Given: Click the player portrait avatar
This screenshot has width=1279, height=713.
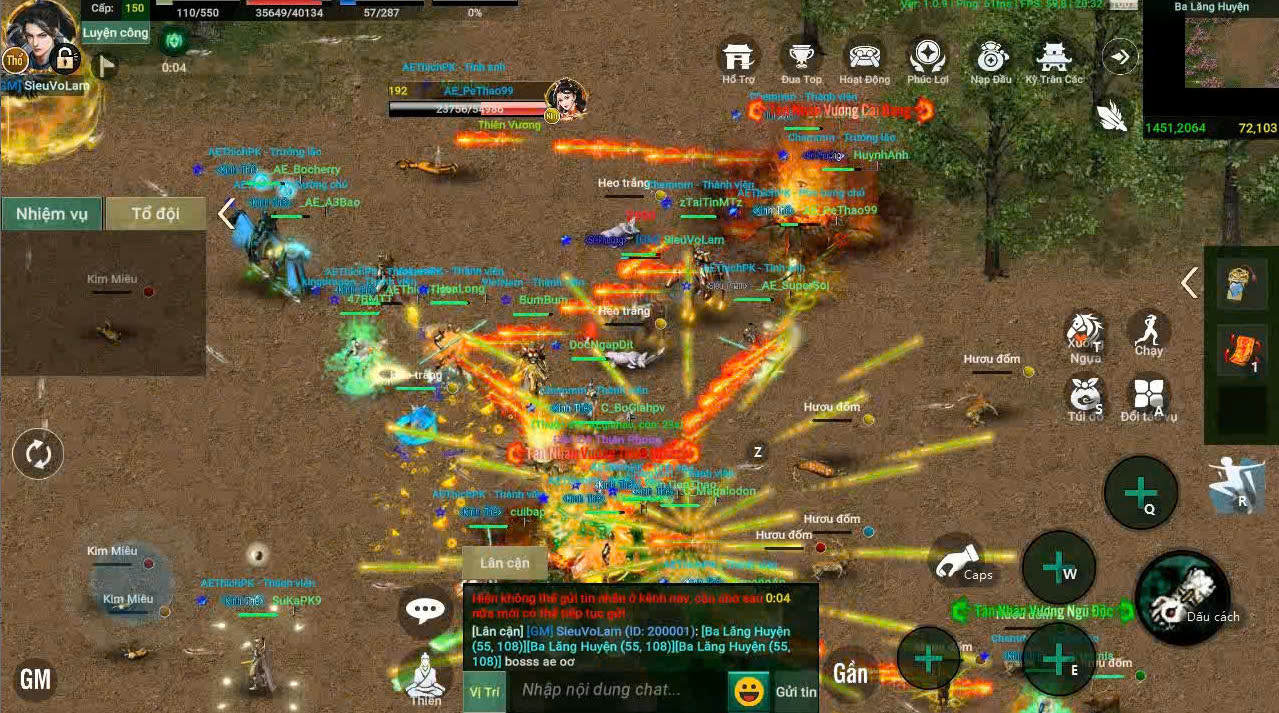Looking at the screenshot, I should tap(38, 36).
